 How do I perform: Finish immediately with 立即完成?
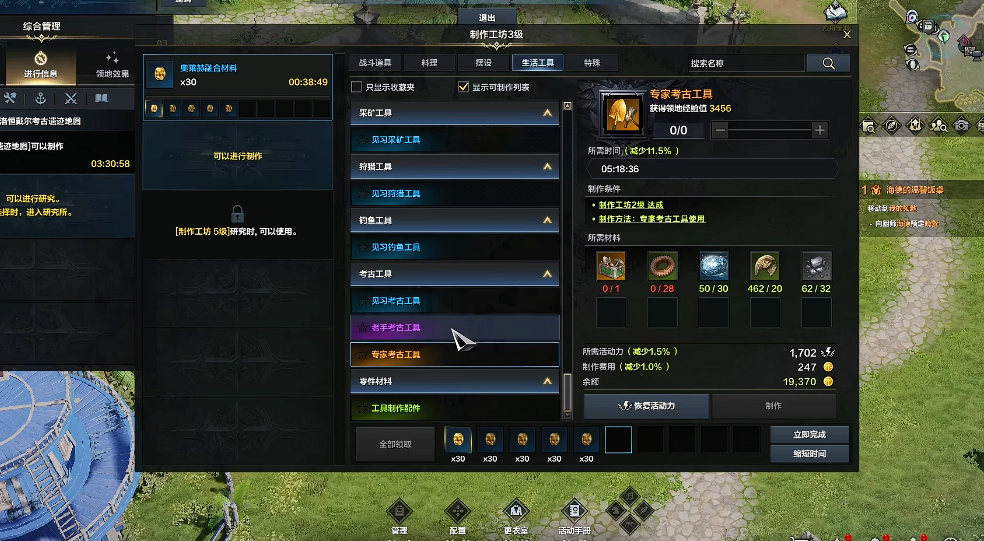(809, 435)
